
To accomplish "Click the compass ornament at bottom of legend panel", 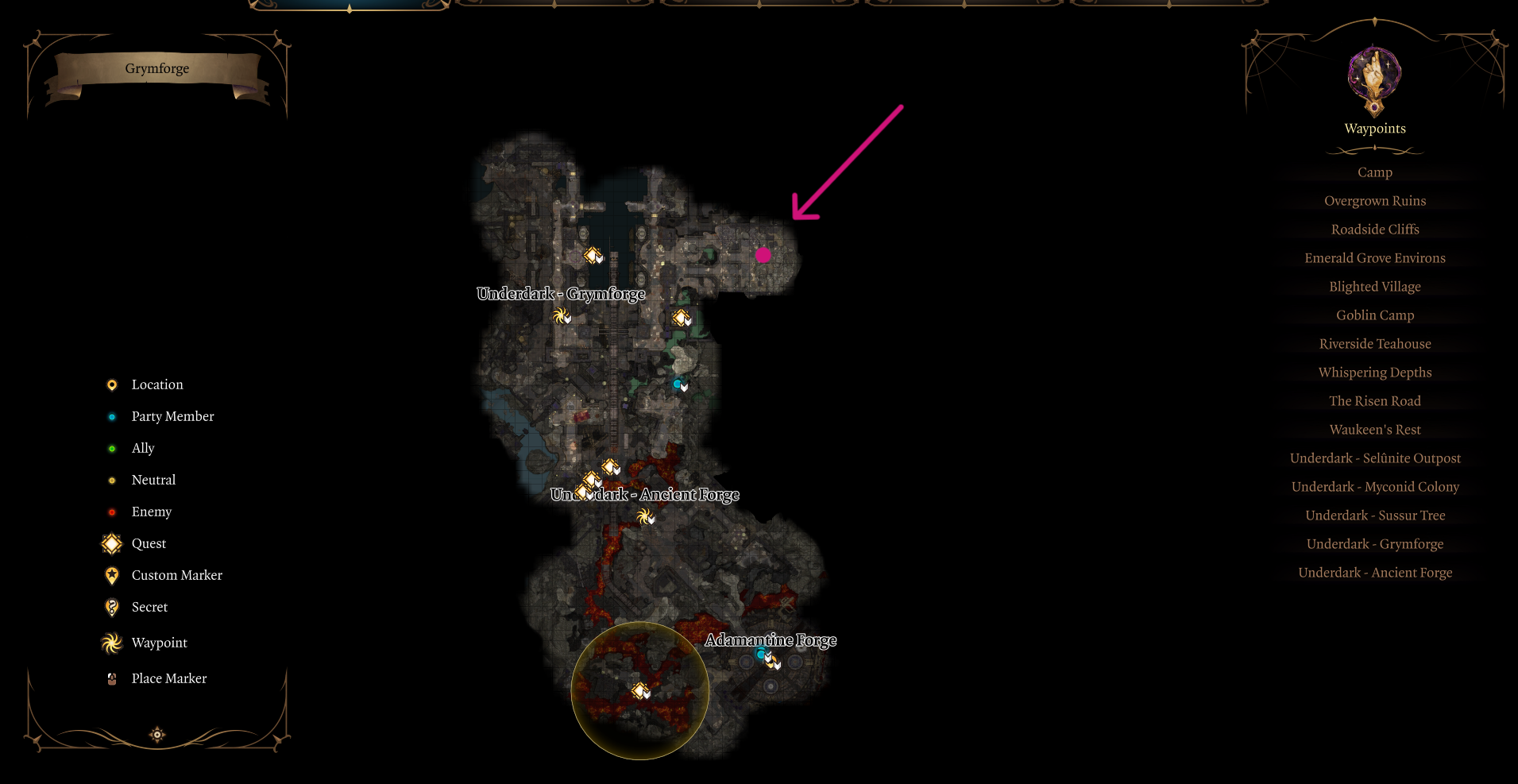I will coord(156,735).
